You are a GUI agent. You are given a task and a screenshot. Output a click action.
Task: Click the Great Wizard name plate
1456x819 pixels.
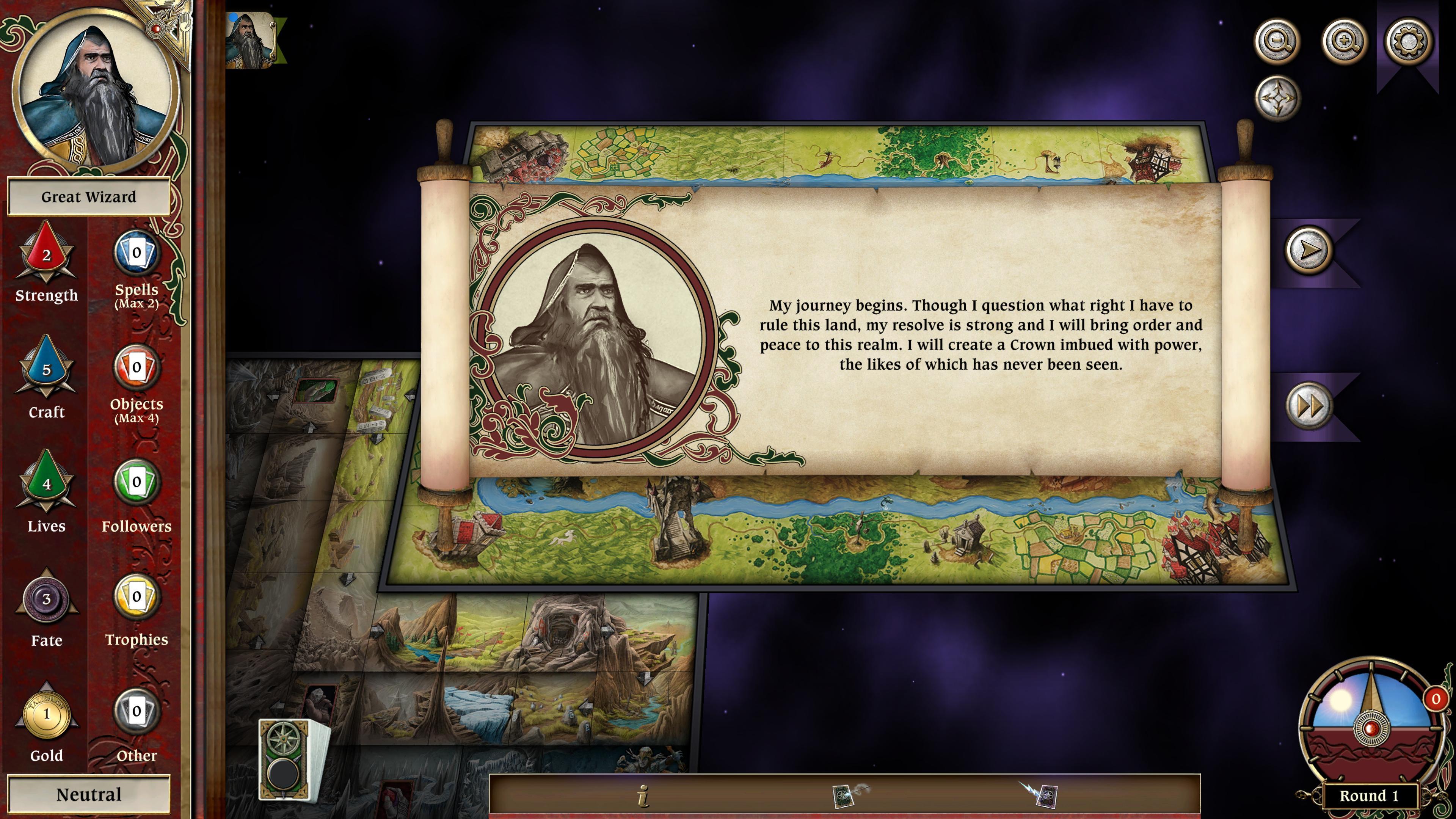[89, 197]
